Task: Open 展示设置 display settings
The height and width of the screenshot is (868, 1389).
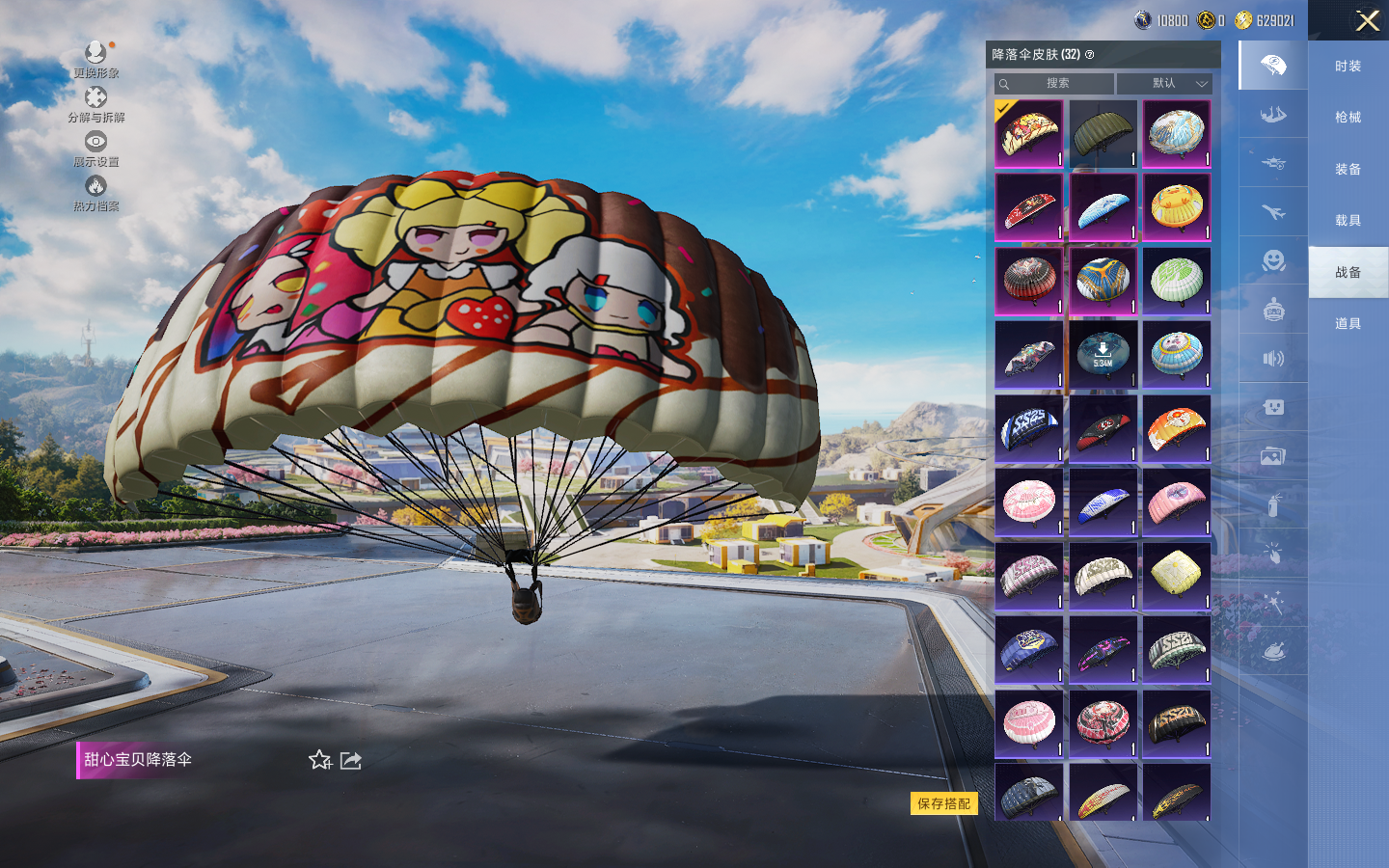Action: 95,148
